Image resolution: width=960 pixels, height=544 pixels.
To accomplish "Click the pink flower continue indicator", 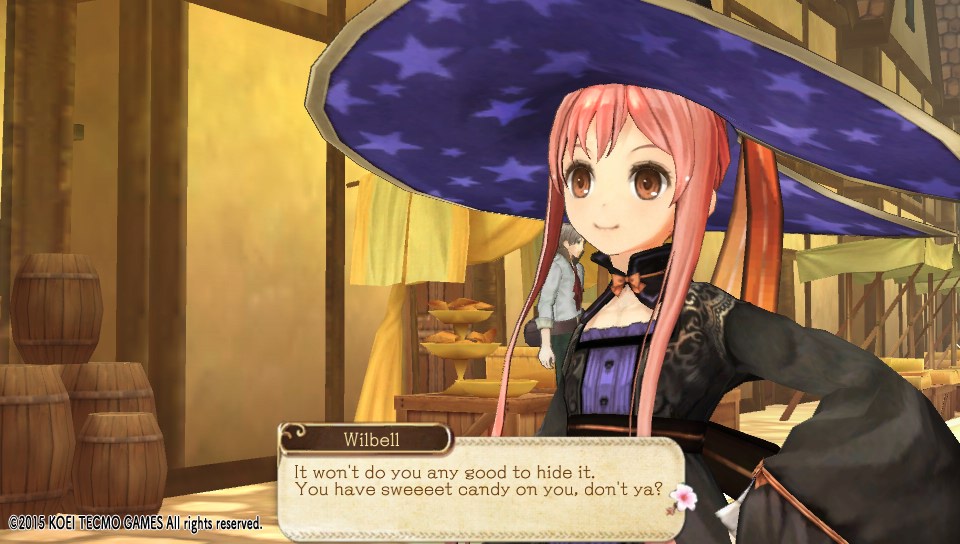I will coord(685,496).
